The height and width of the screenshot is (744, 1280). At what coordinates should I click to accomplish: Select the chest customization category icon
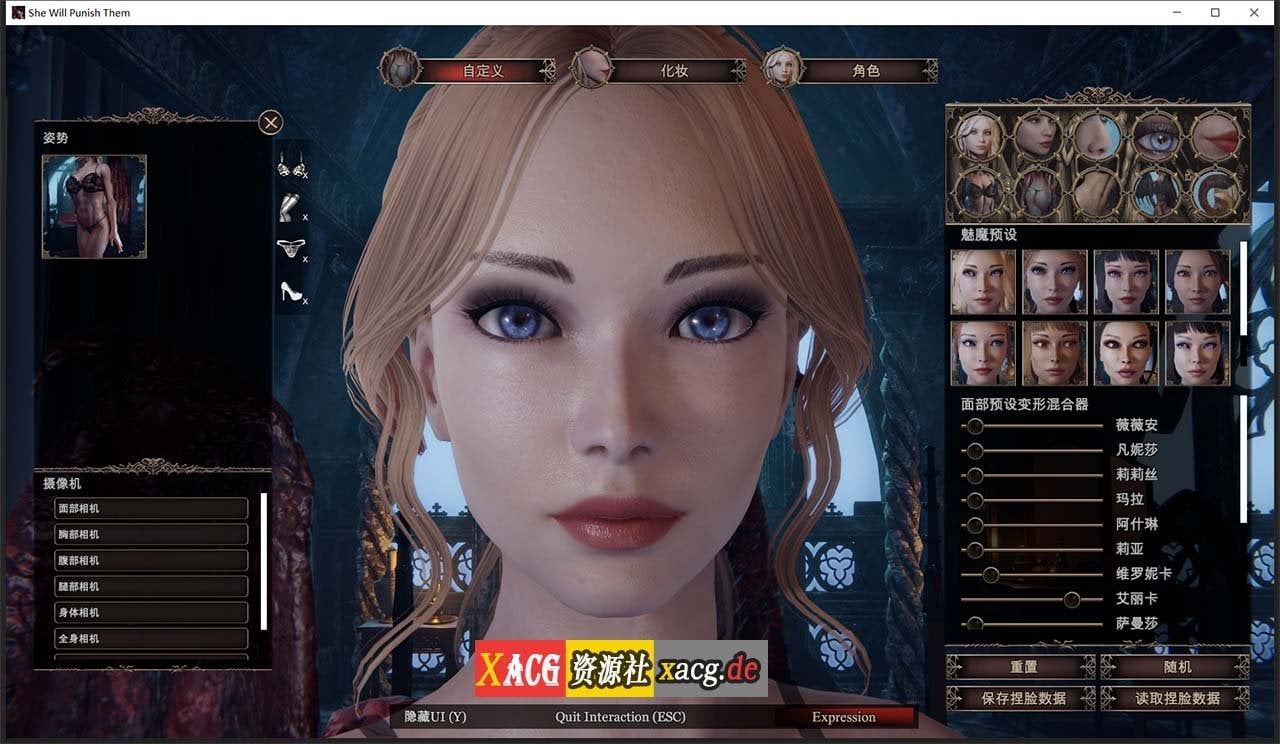coord(979,190)
